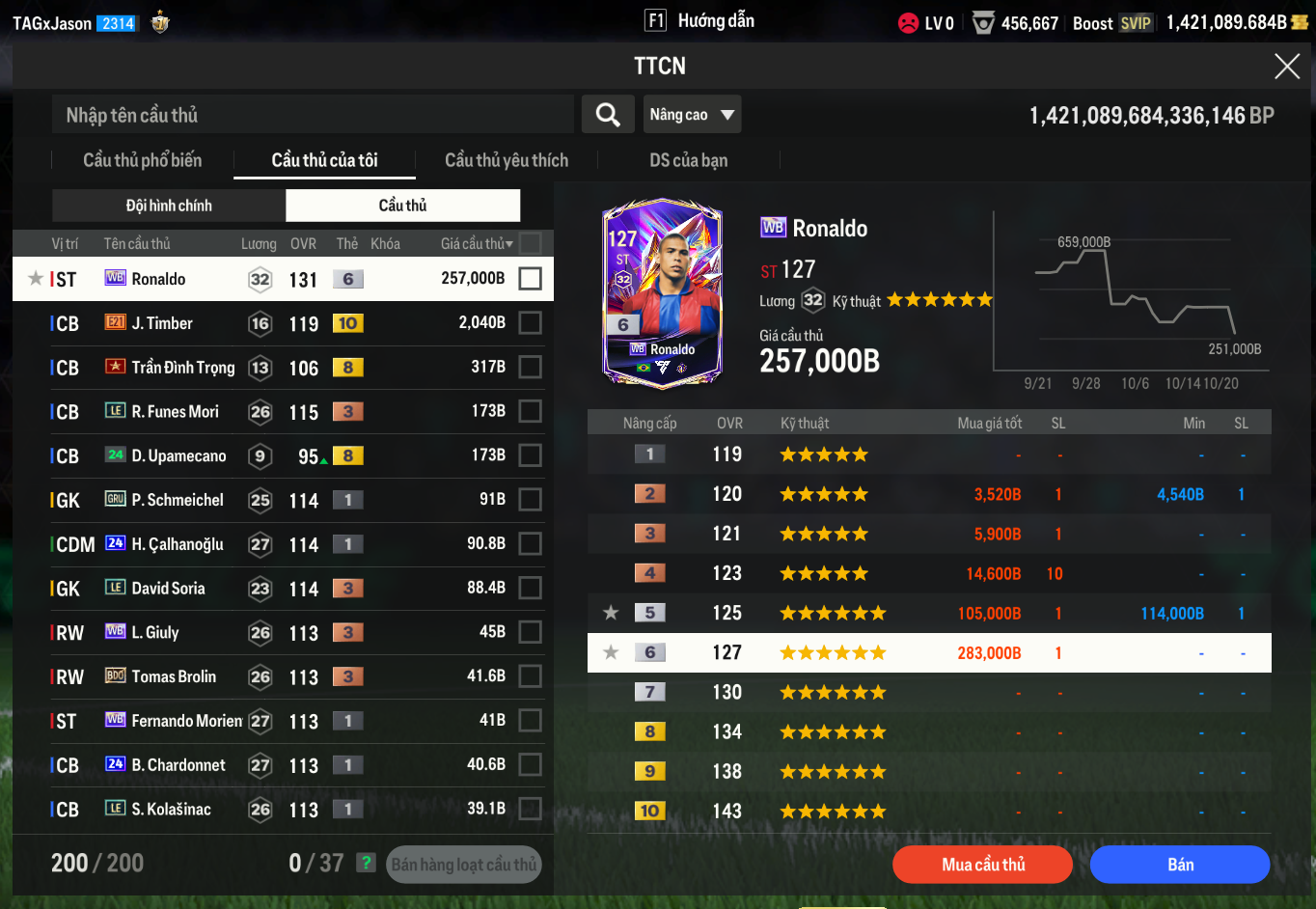Buy player with Mua cầu thủ button
This screenshot has height=909, width=1316.
pyautogui.click(x=982, y=865)
